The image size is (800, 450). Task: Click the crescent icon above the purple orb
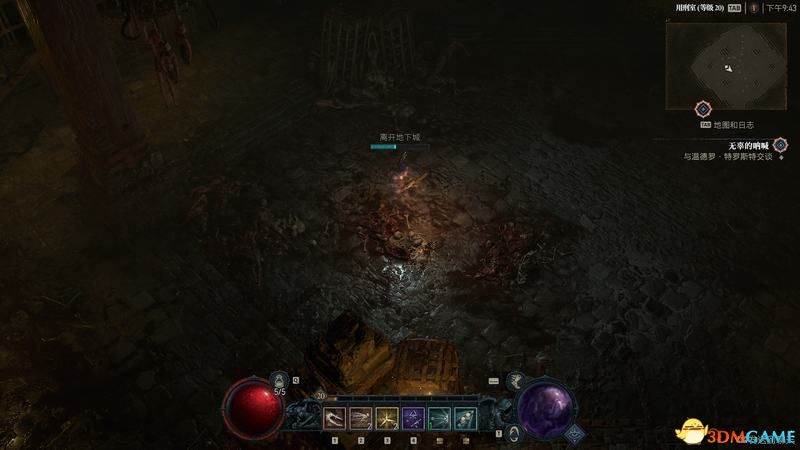click(x=517, y=380)
